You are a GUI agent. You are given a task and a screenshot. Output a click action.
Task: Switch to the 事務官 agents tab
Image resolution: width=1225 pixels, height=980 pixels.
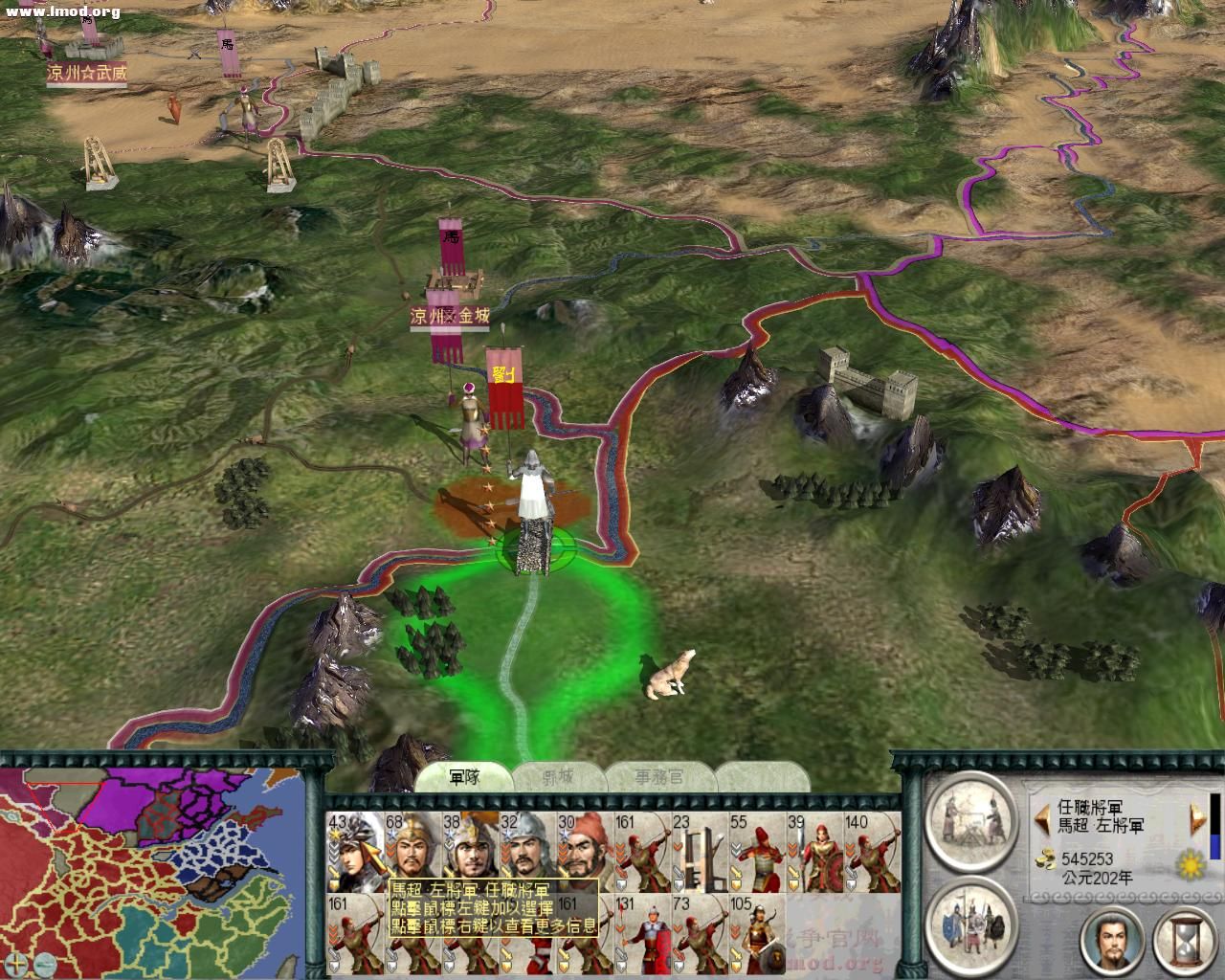click(658, 776)
